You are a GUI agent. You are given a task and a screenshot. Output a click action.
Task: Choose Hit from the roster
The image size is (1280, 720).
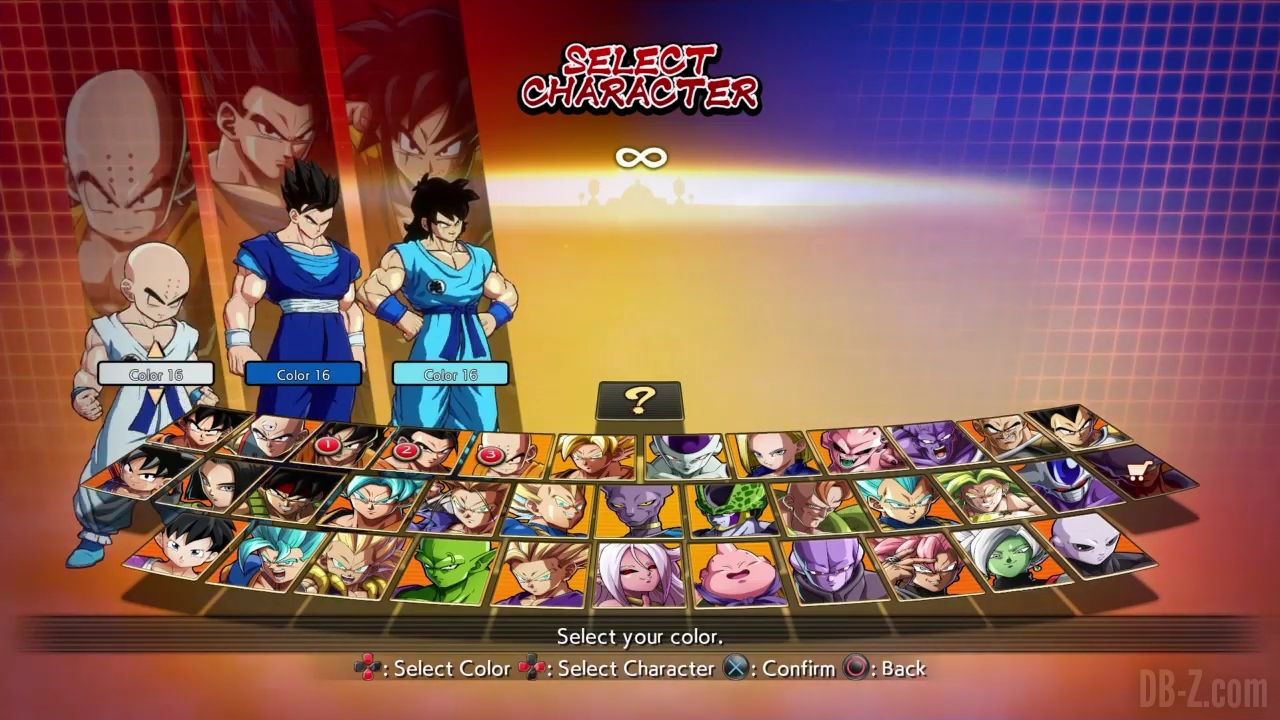click(829, 570)
